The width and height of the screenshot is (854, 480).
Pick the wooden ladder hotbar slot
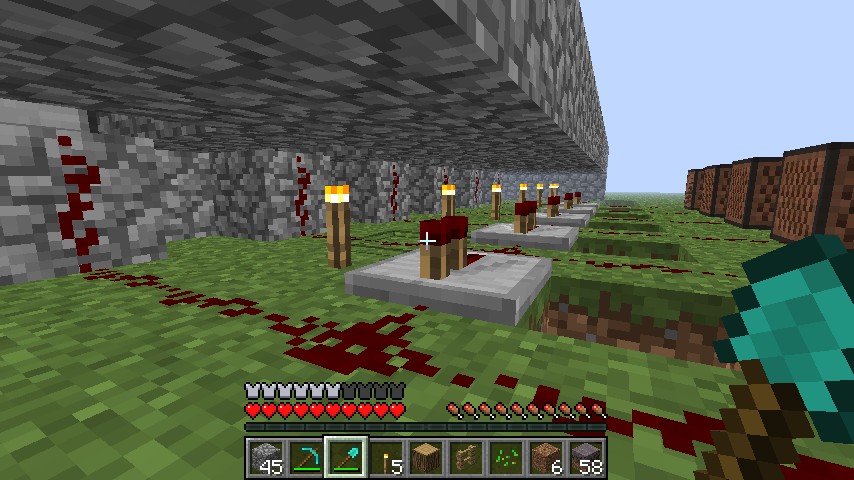466,458
